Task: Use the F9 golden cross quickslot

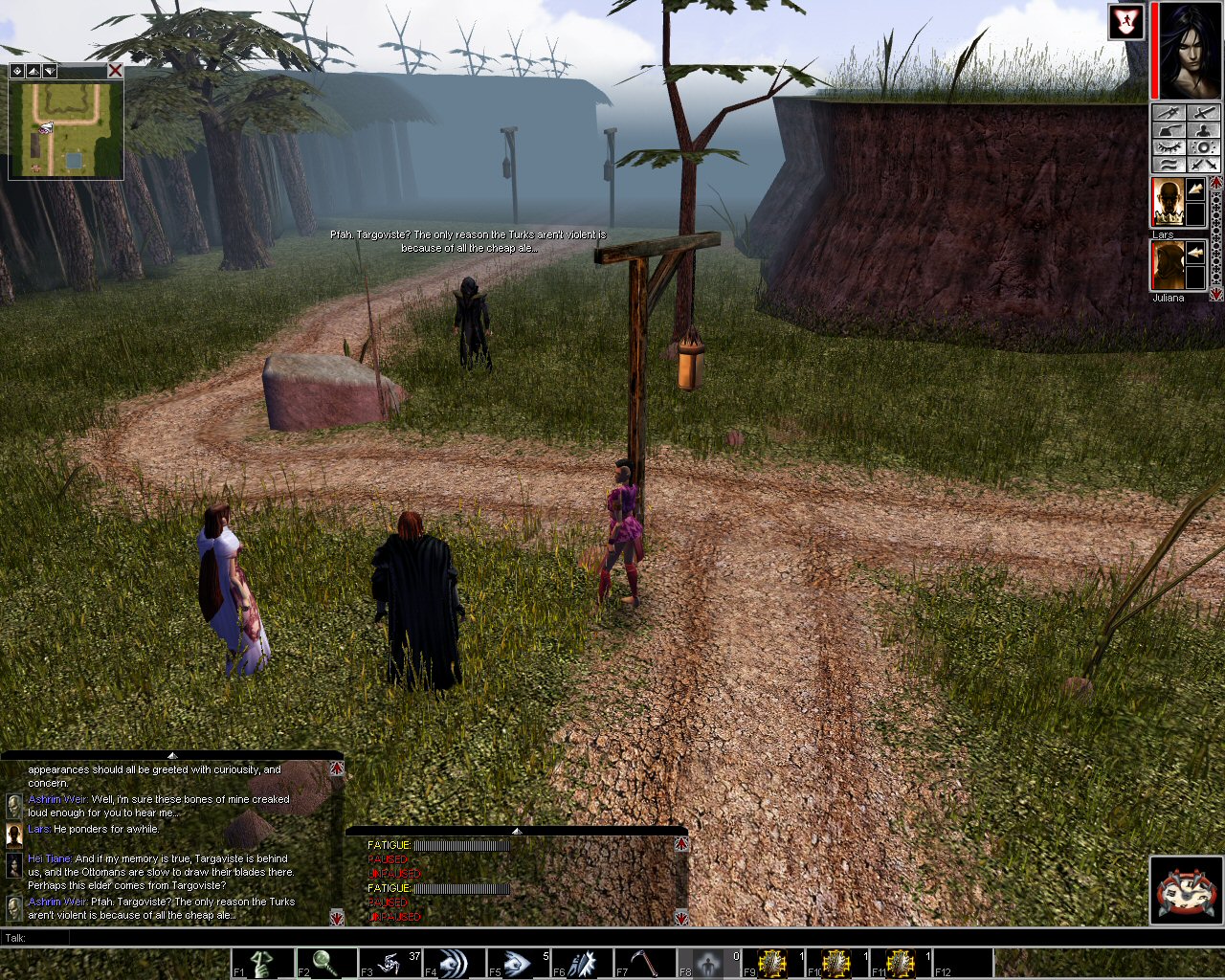Action: (772, 963)
